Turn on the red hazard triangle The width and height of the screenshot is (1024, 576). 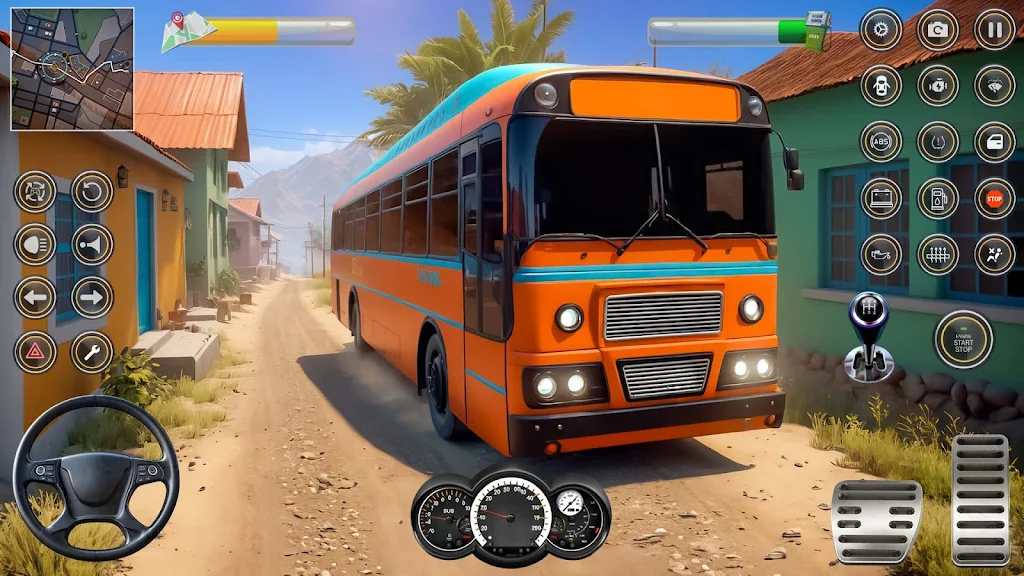coord(35,352)
